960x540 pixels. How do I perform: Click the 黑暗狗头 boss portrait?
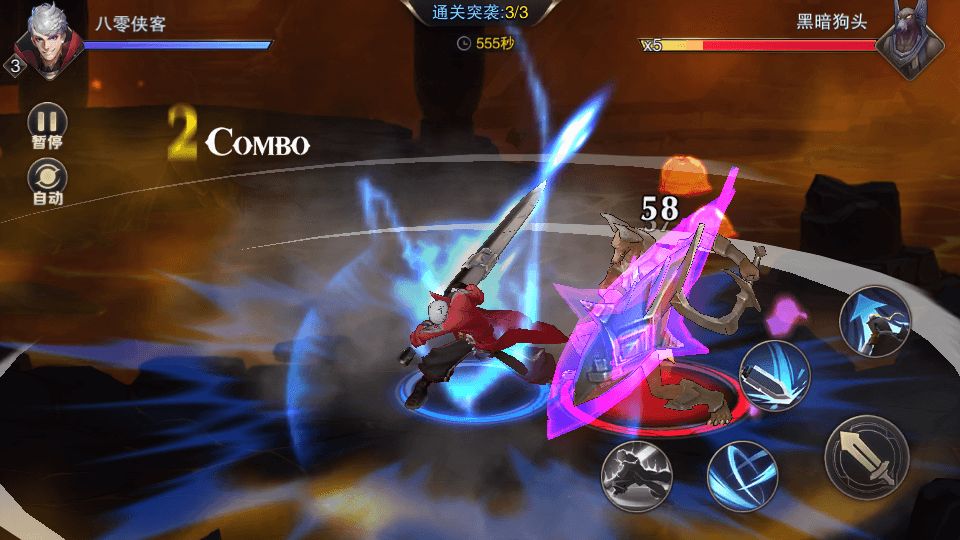click(x=911, y=42)
